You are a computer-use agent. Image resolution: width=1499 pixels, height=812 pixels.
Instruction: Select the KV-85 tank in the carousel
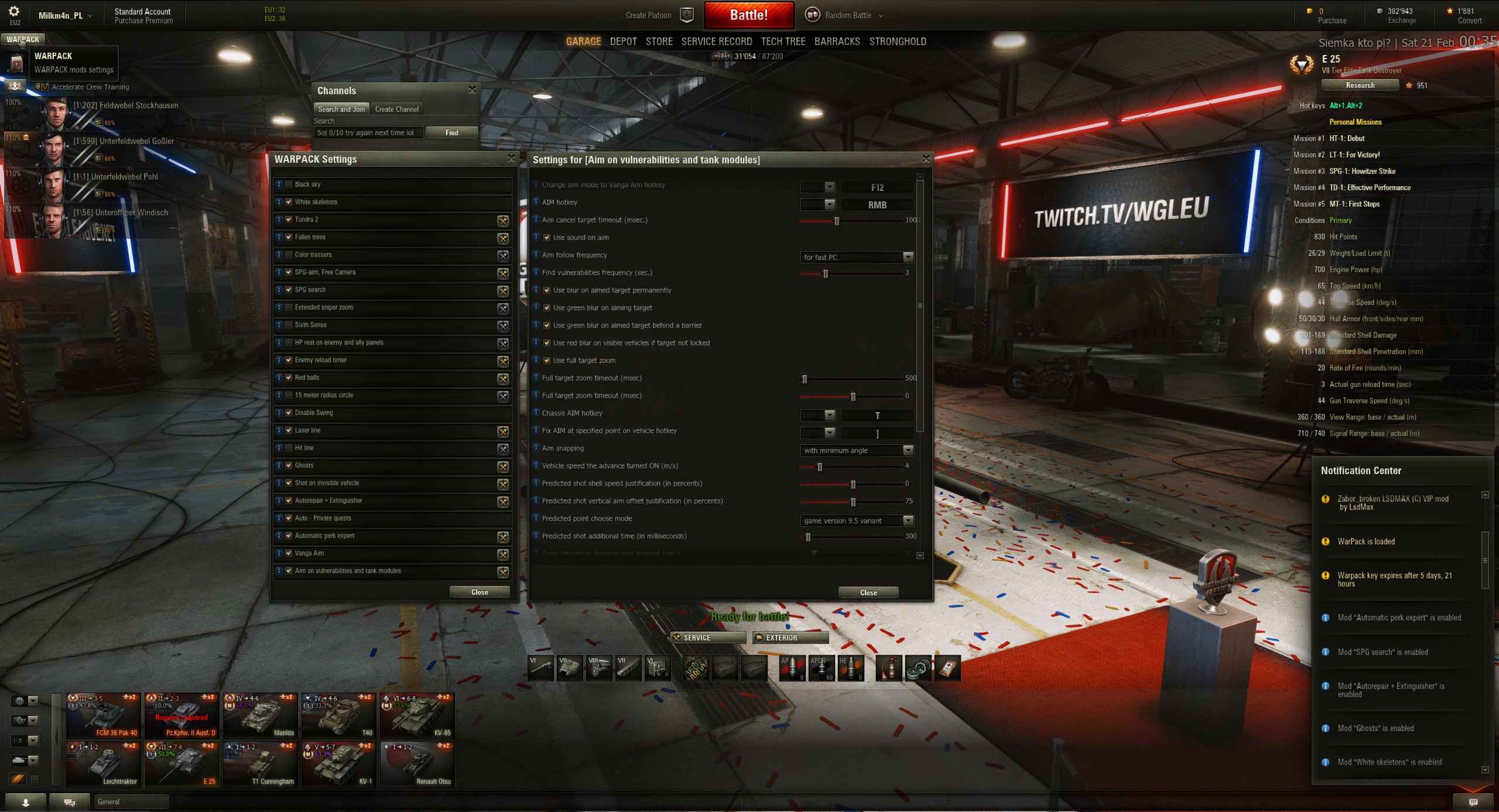(417, 715)
